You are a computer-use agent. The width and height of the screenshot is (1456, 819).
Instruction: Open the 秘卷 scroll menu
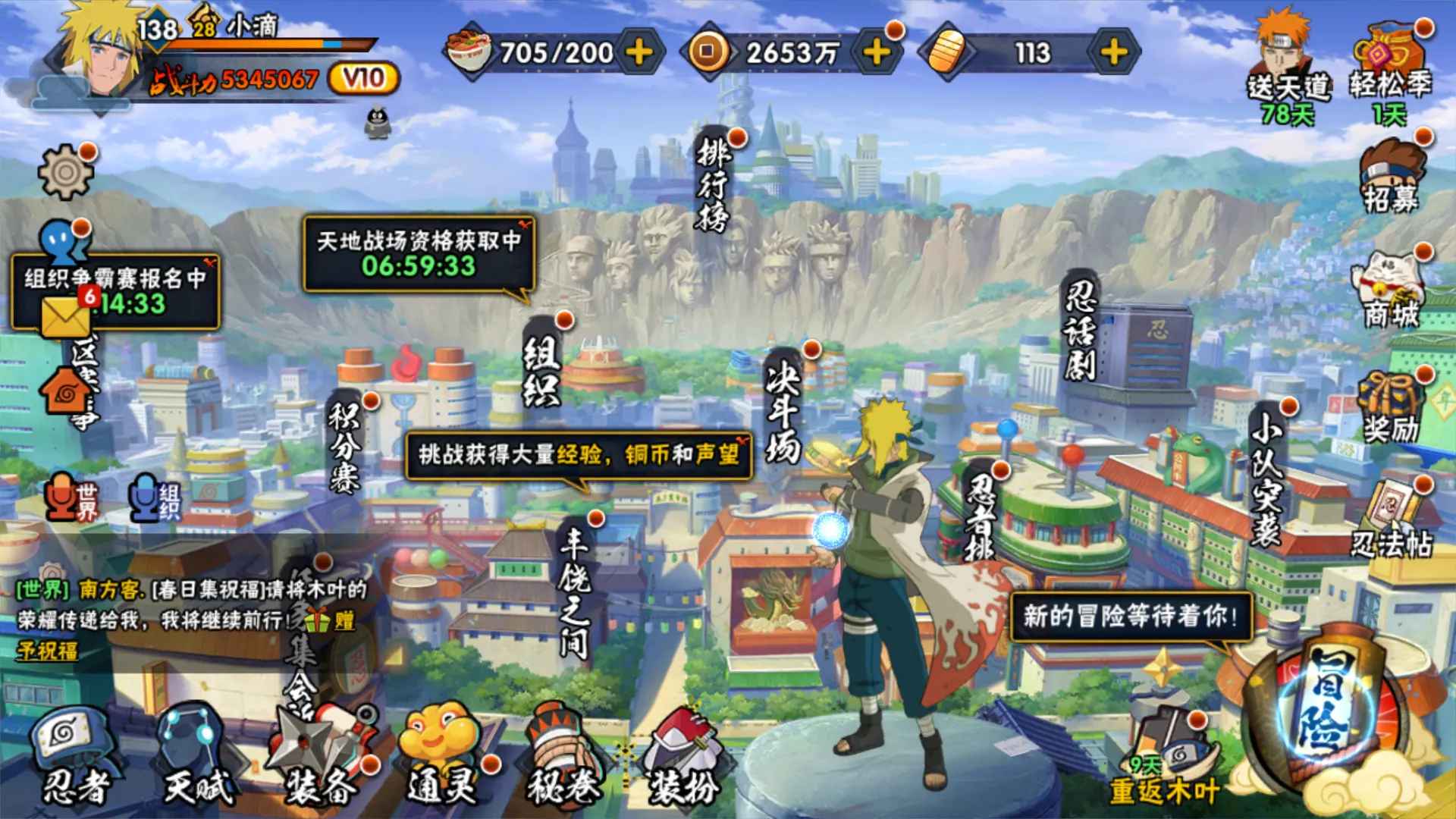point(563,758)
